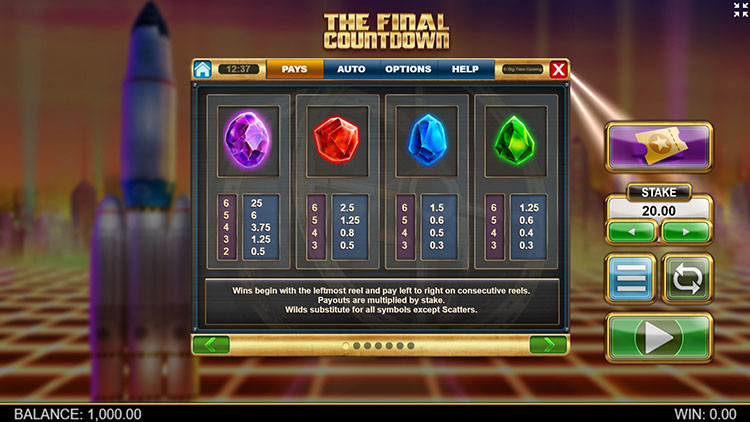
Task: Increase the stake amount
Action: (x=686, y=231)
